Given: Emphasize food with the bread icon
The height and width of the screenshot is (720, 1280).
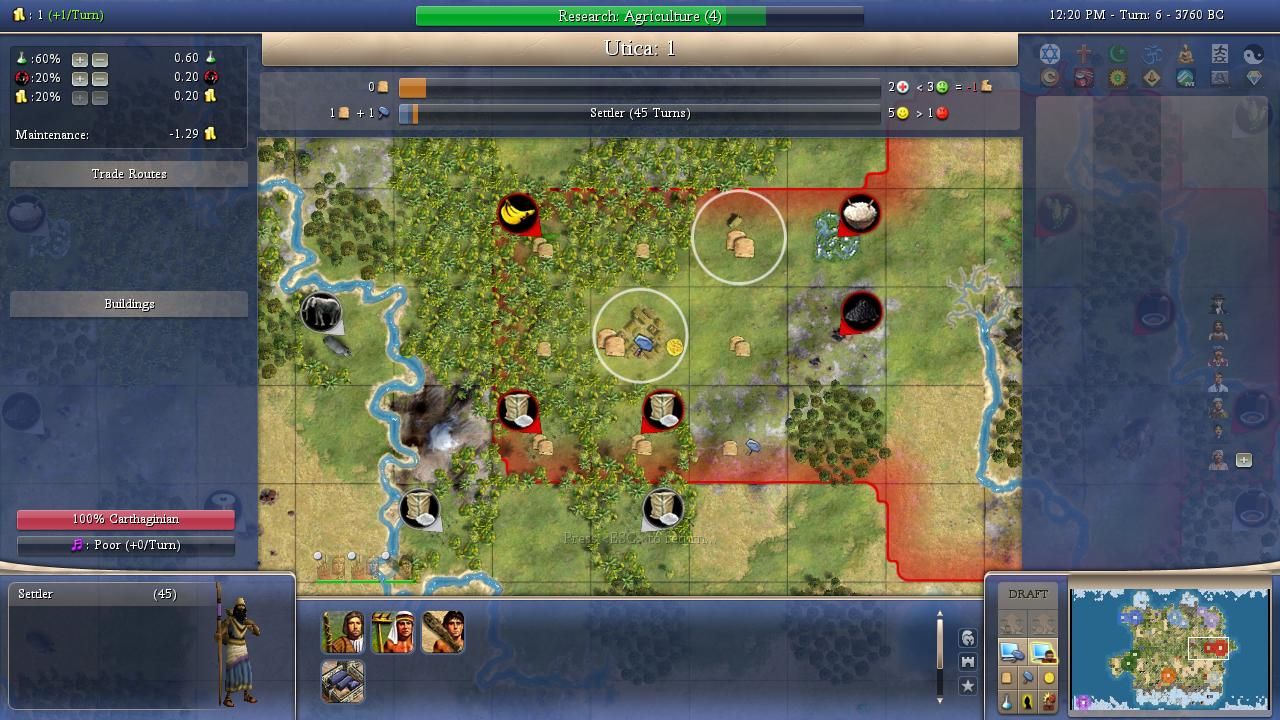Looking at the screenshot, I should pyautogui.click(x=1007, y=678).
